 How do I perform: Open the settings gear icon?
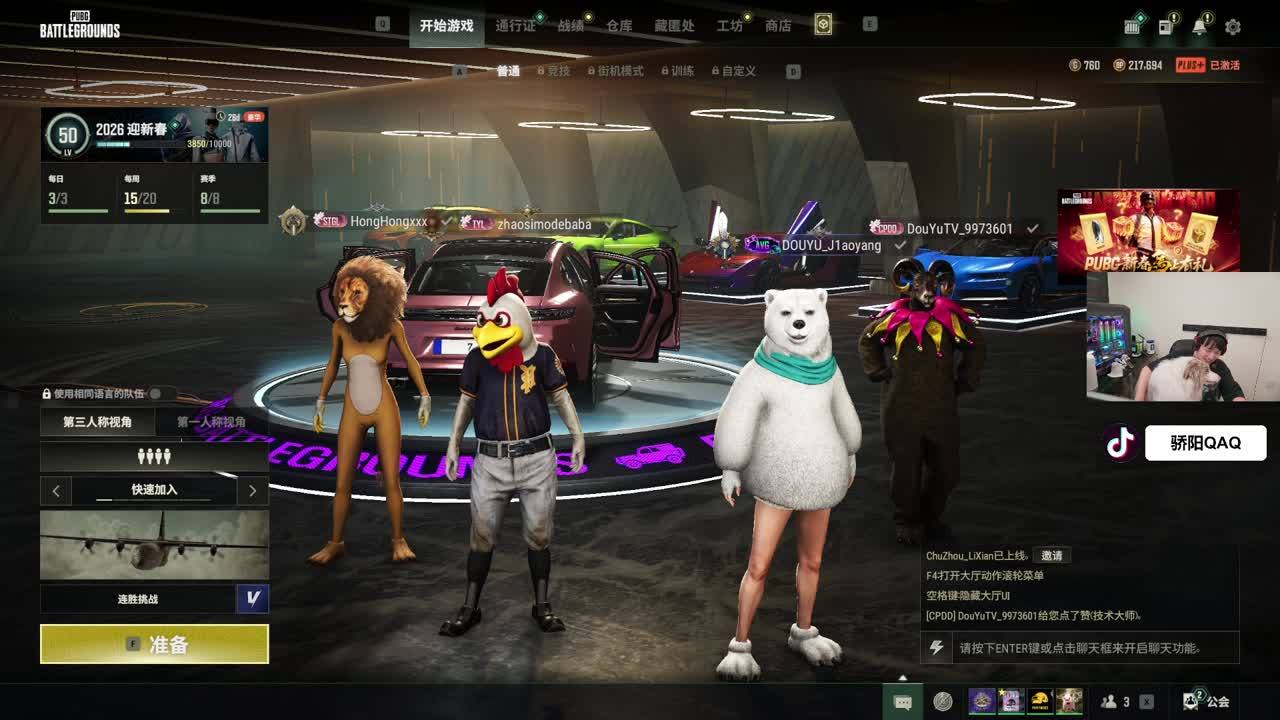[1232, 27]
